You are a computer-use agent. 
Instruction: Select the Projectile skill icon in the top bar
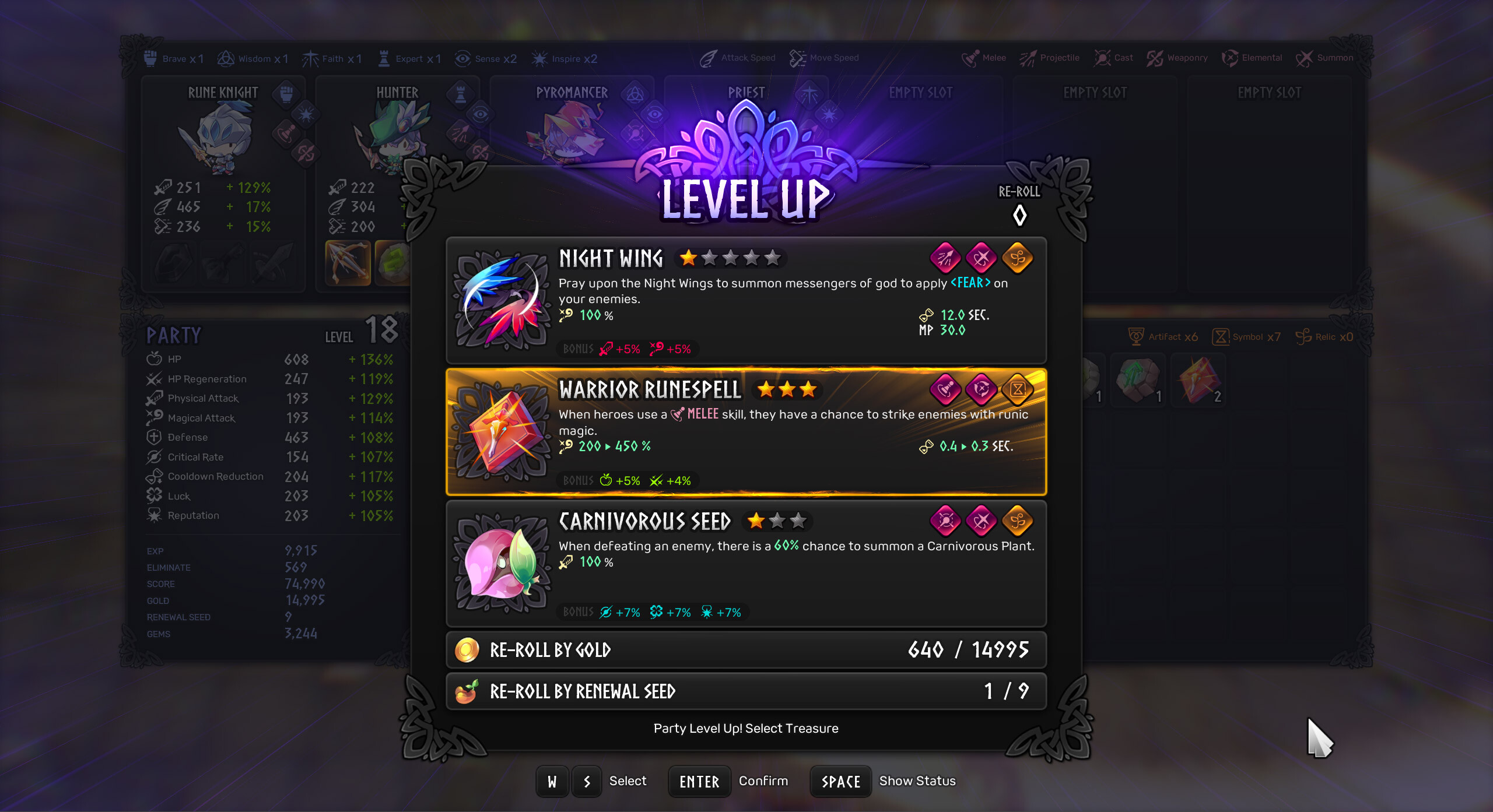tap(1026, 57)
